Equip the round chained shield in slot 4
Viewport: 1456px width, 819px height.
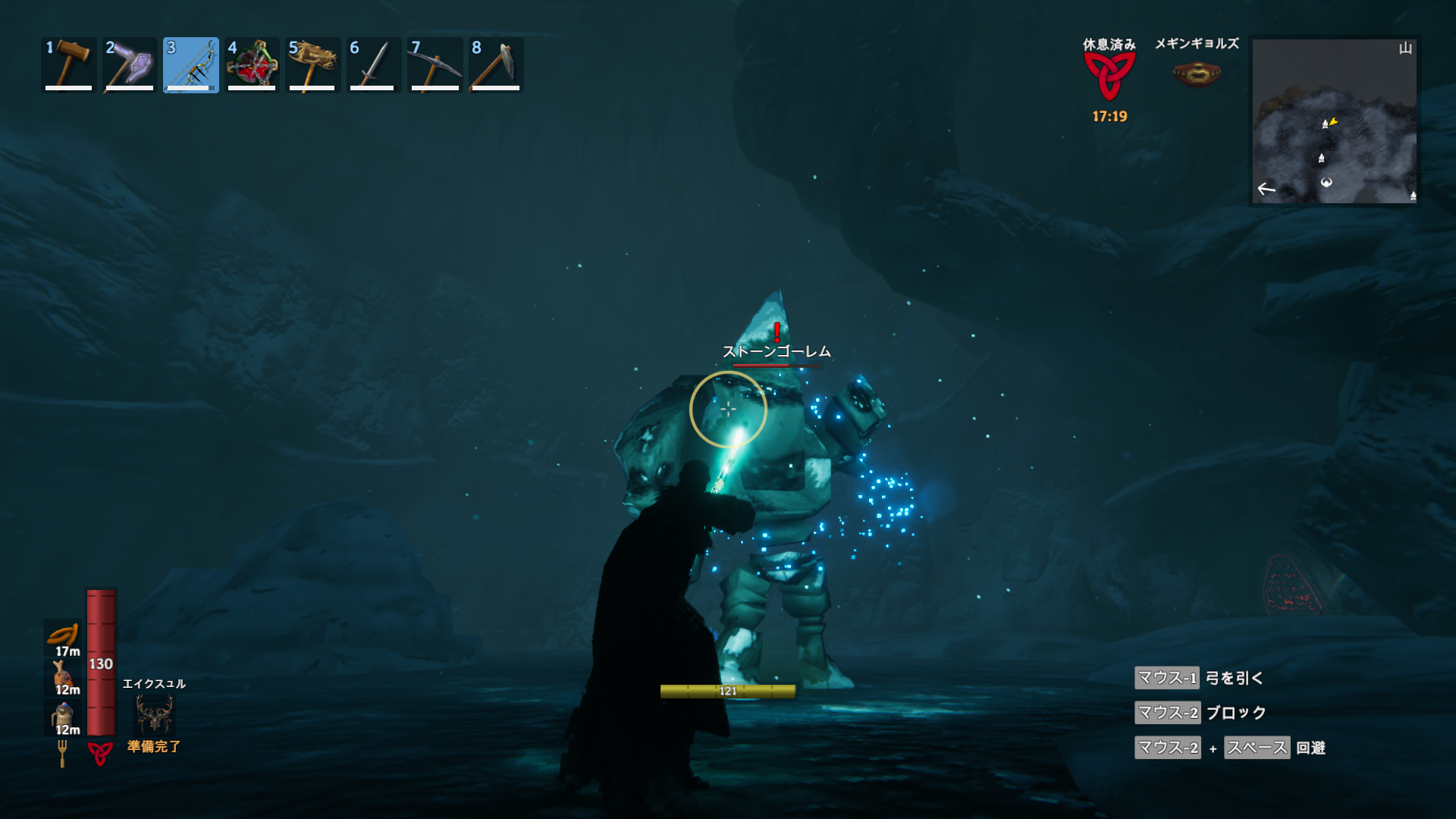tap(252, 65)
